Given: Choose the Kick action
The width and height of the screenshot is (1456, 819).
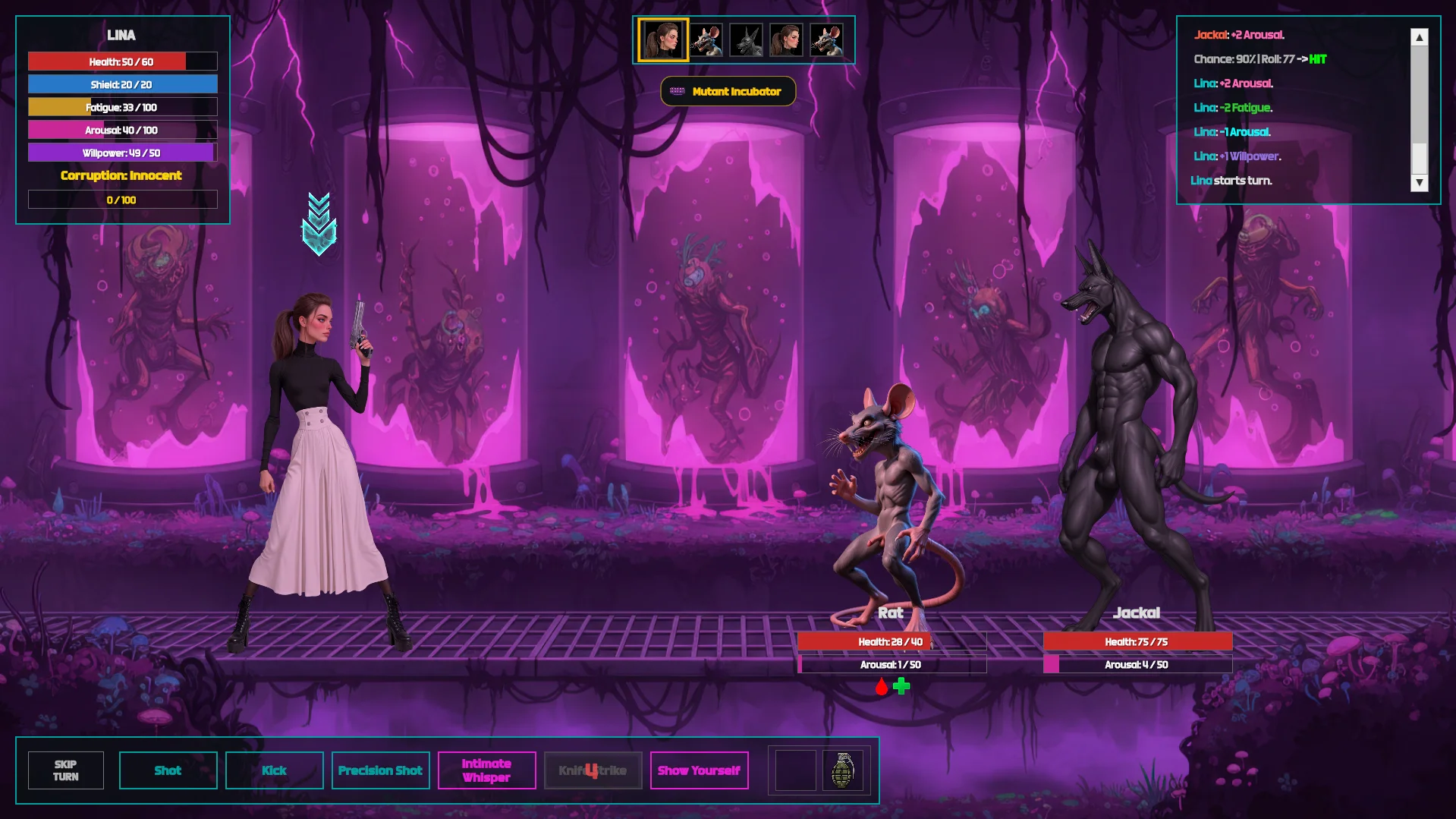Looking at the screenshot, I should tap(274, 770).
